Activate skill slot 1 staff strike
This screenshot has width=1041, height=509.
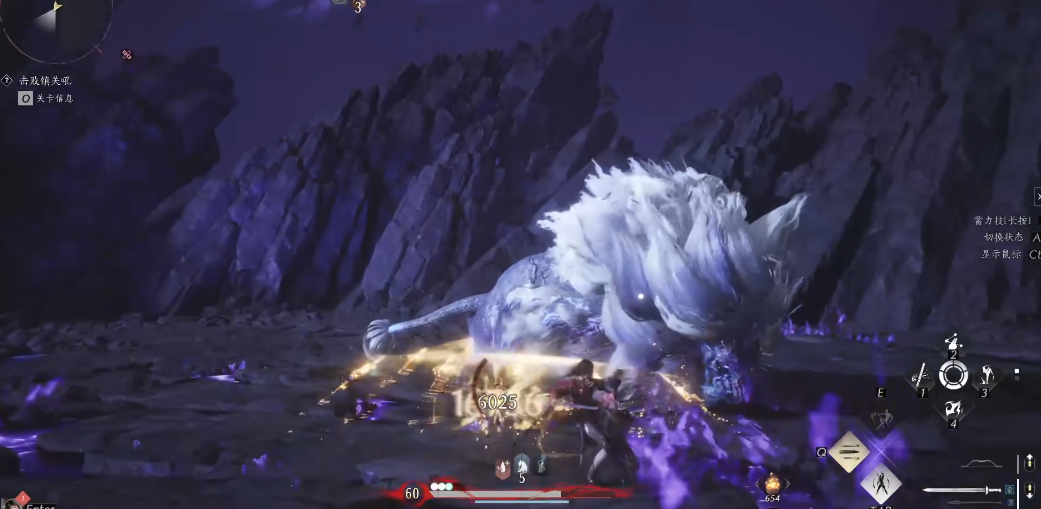pos(921,377)
